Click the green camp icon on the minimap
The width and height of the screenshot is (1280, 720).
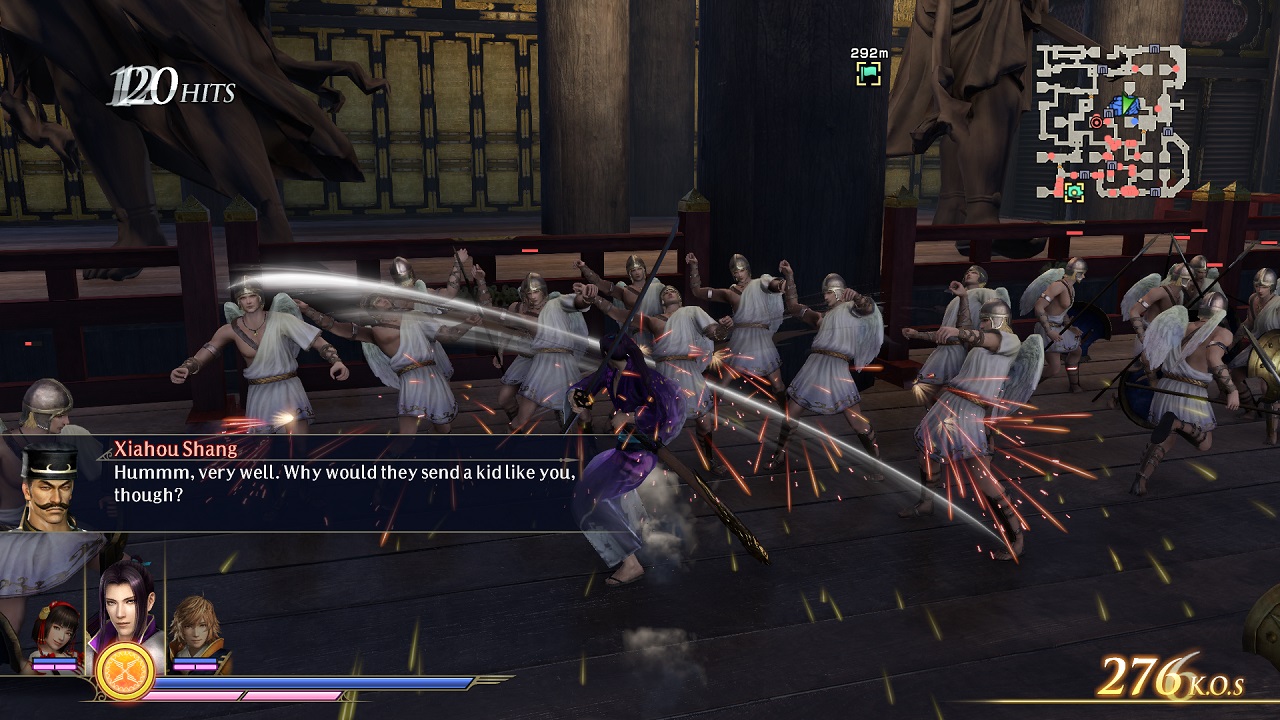pyautogui.click(x=1074, y=191)
